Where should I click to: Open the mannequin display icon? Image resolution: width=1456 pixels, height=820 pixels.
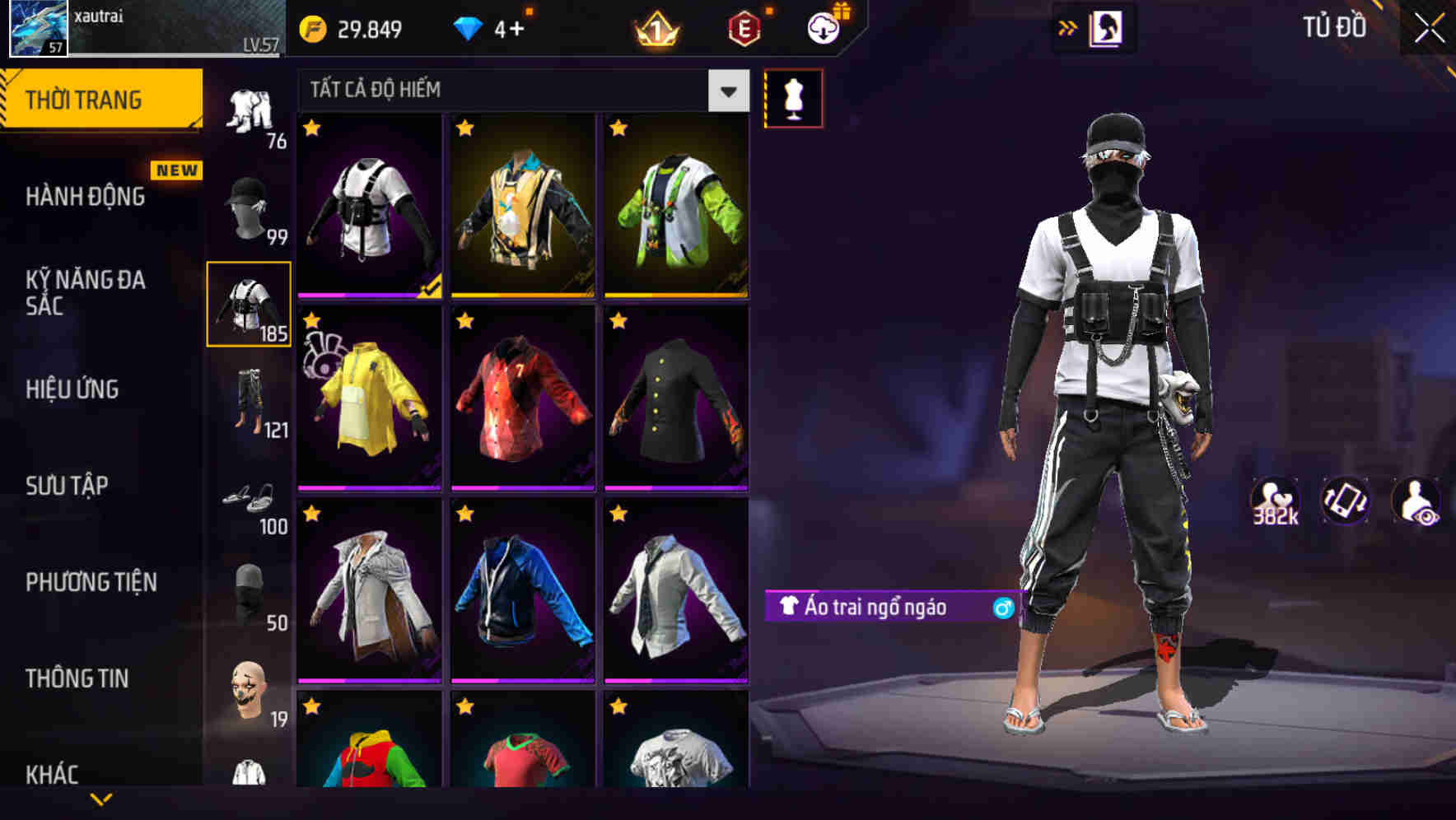(793, 97)
